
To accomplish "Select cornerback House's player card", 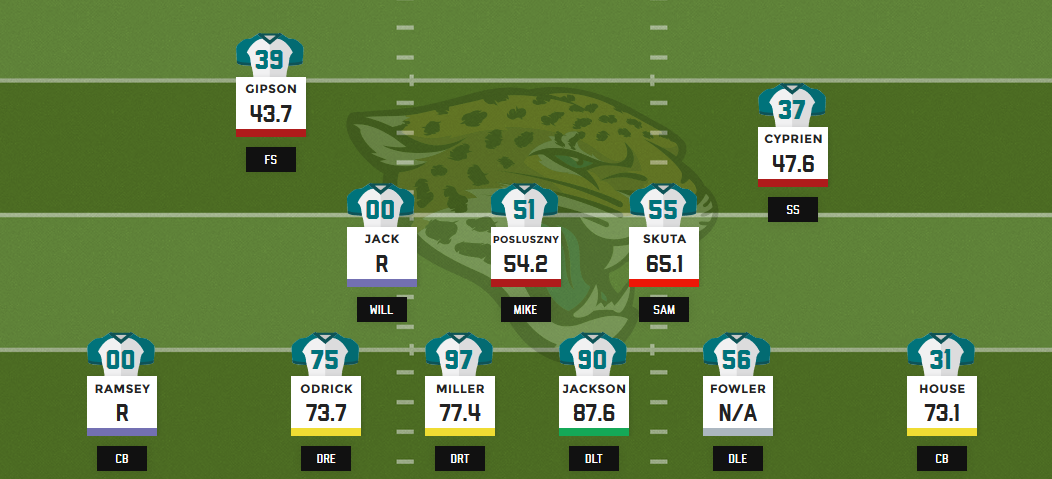I will [x=941, y=404].
